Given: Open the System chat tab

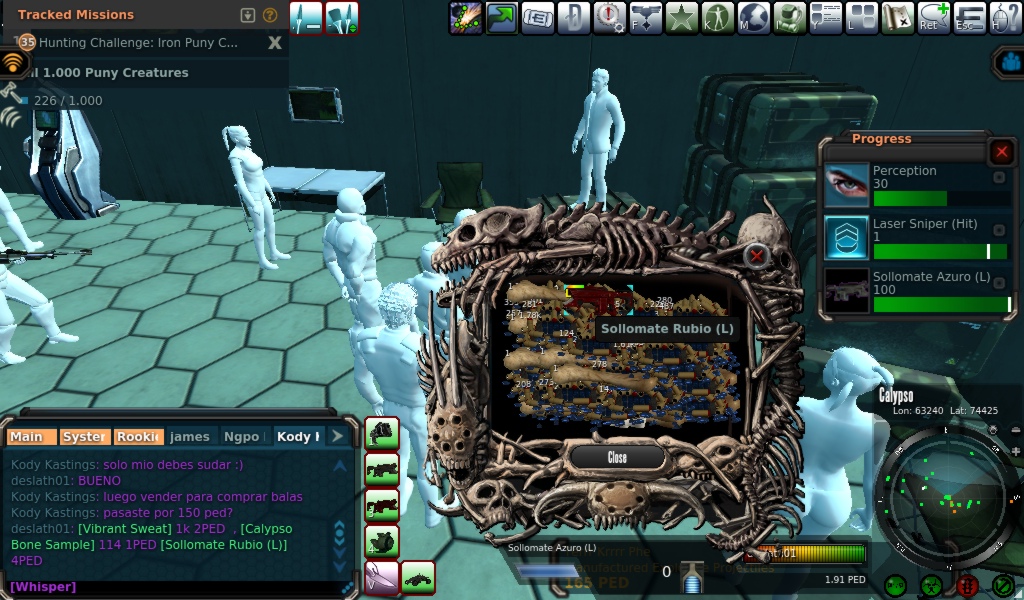Looking at the screenshot, I should click(83, 437).
